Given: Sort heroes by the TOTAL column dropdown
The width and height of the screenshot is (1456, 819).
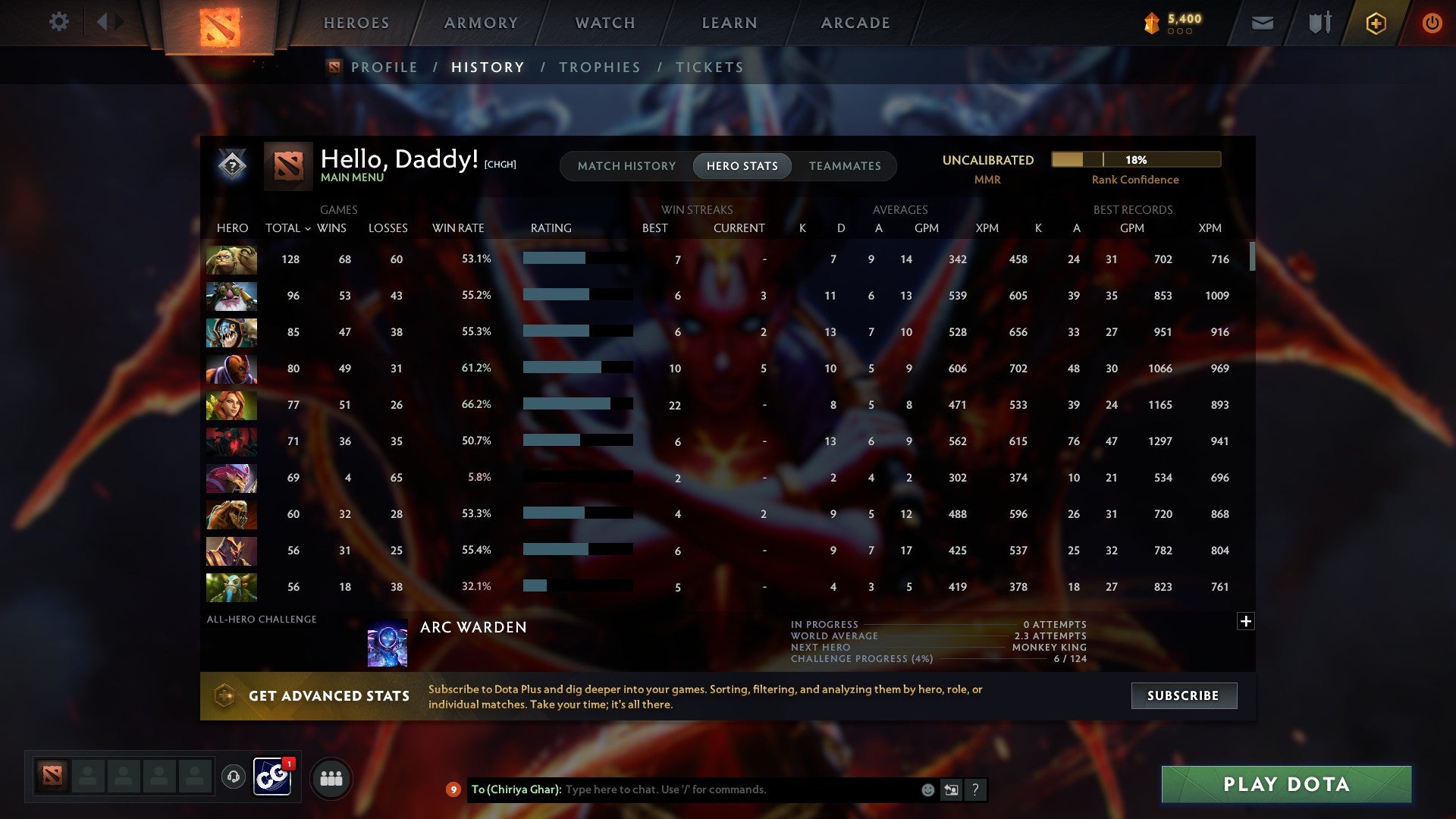Looking at the screenshot, I should point(287,227).
